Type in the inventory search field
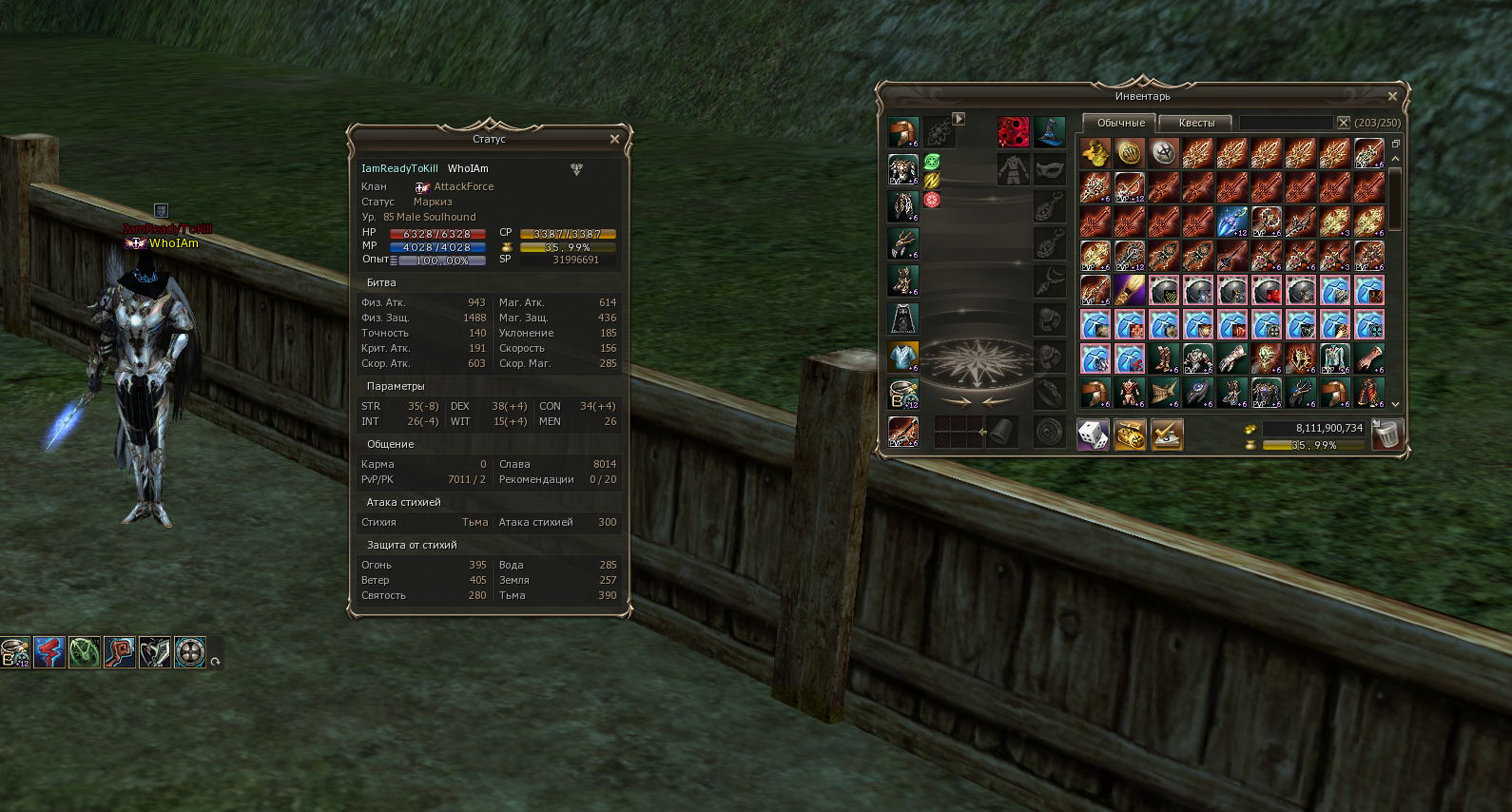Viewport: 1512px width, 812px height. point(1286,123)
